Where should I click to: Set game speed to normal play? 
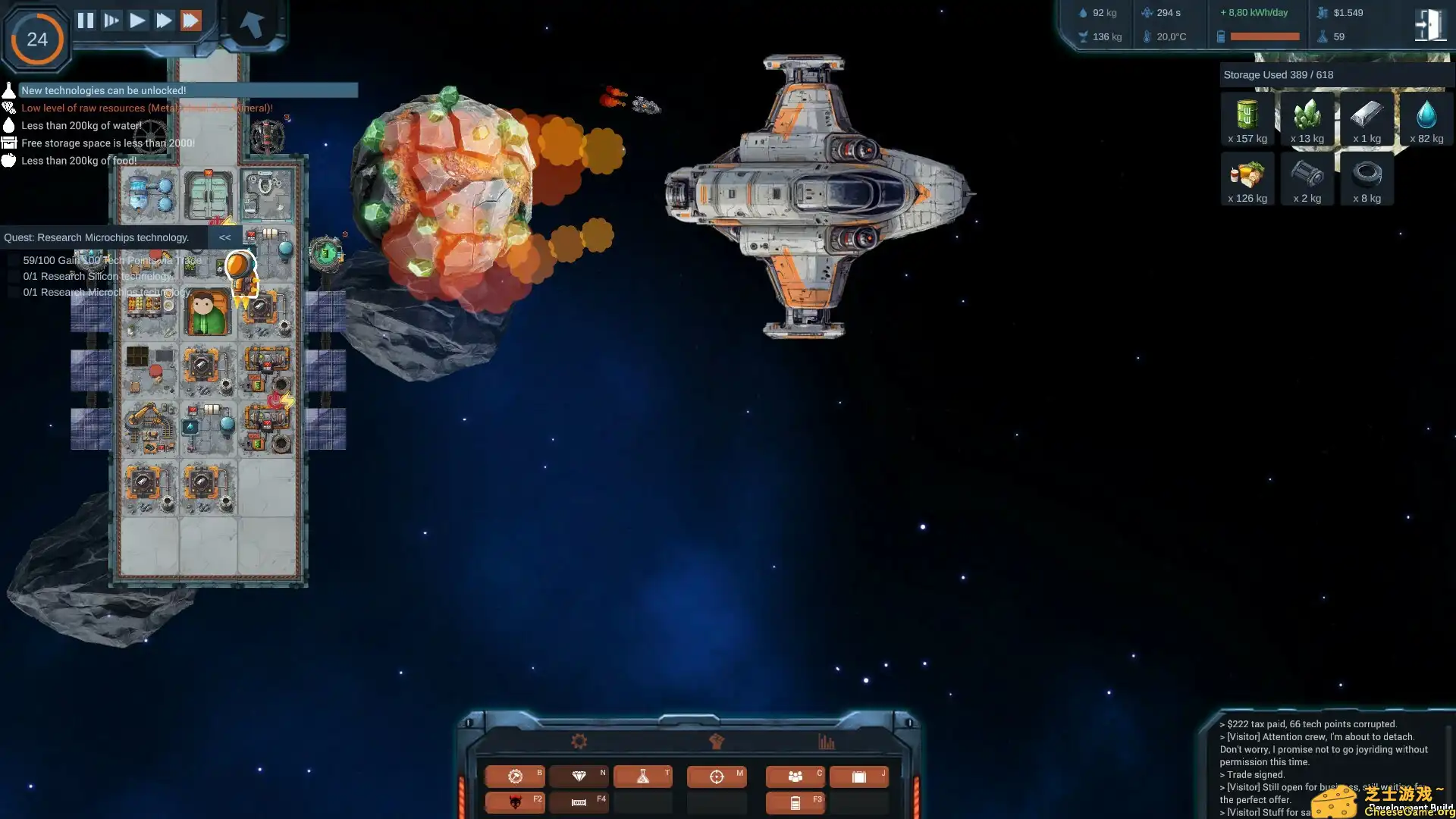pyautogui.click(x=137, y=20)
